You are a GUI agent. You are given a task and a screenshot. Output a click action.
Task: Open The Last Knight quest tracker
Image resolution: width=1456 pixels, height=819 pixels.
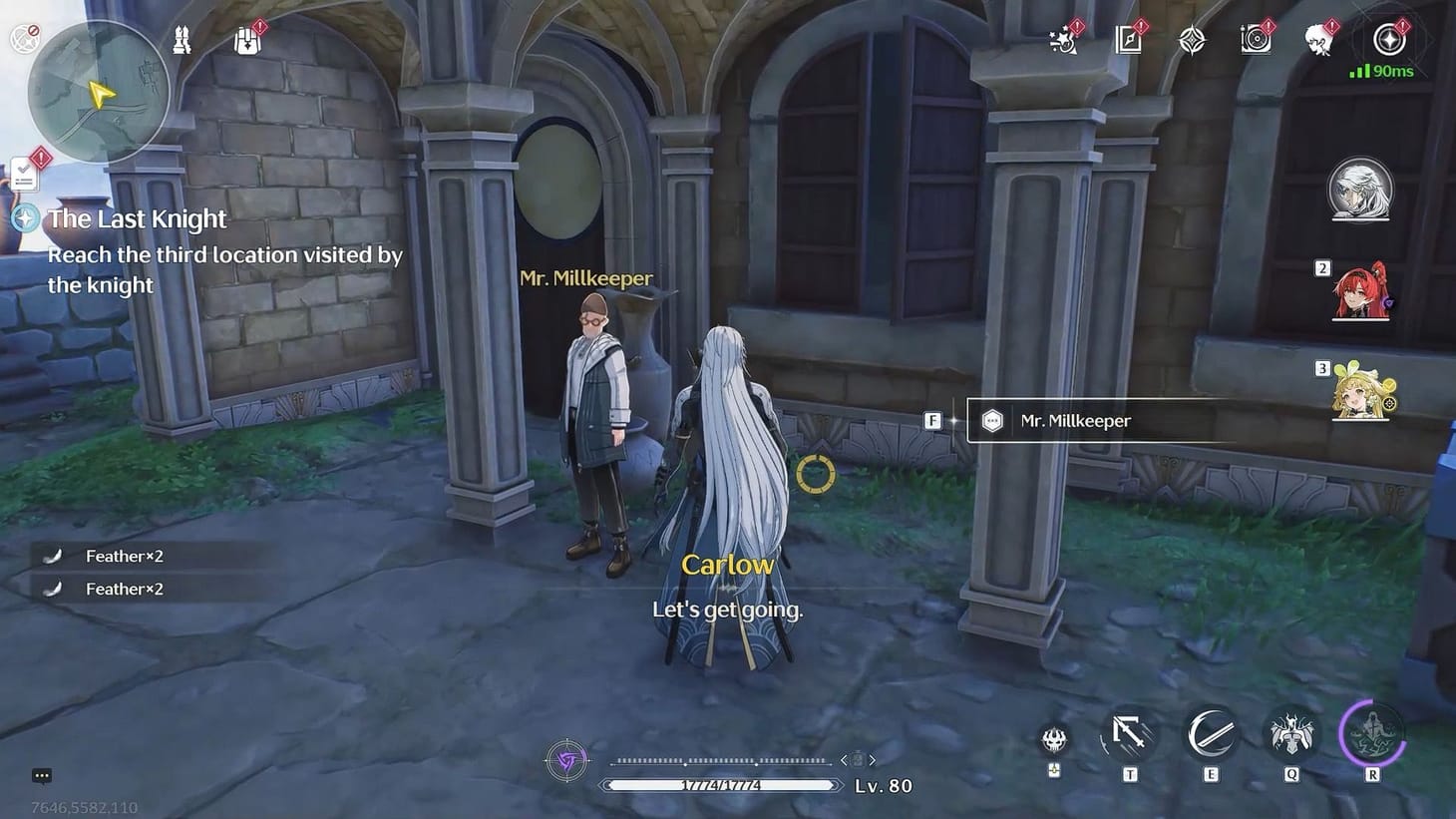138,218
